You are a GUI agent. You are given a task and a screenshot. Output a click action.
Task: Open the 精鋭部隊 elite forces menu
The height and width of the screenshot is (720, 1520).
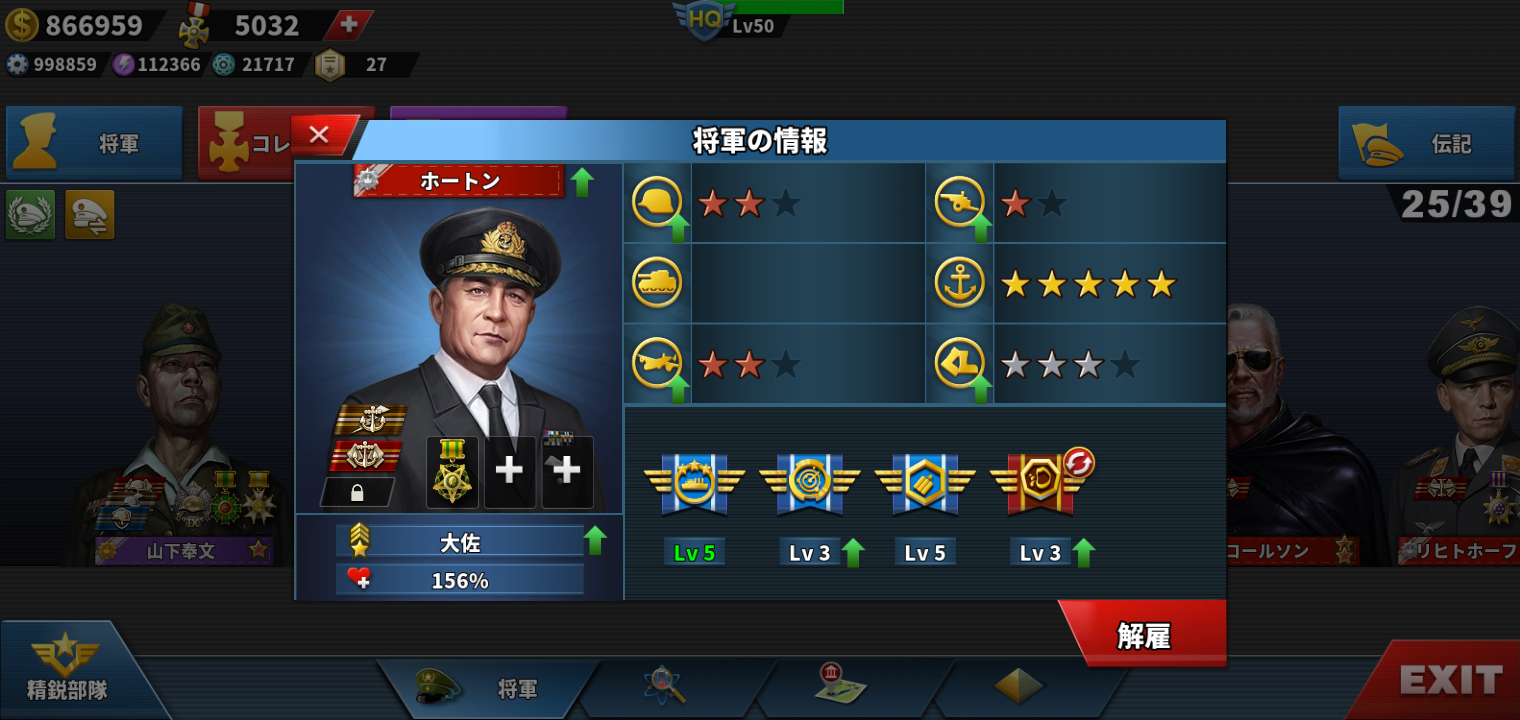pyautogui.click(x=68, y=670)
